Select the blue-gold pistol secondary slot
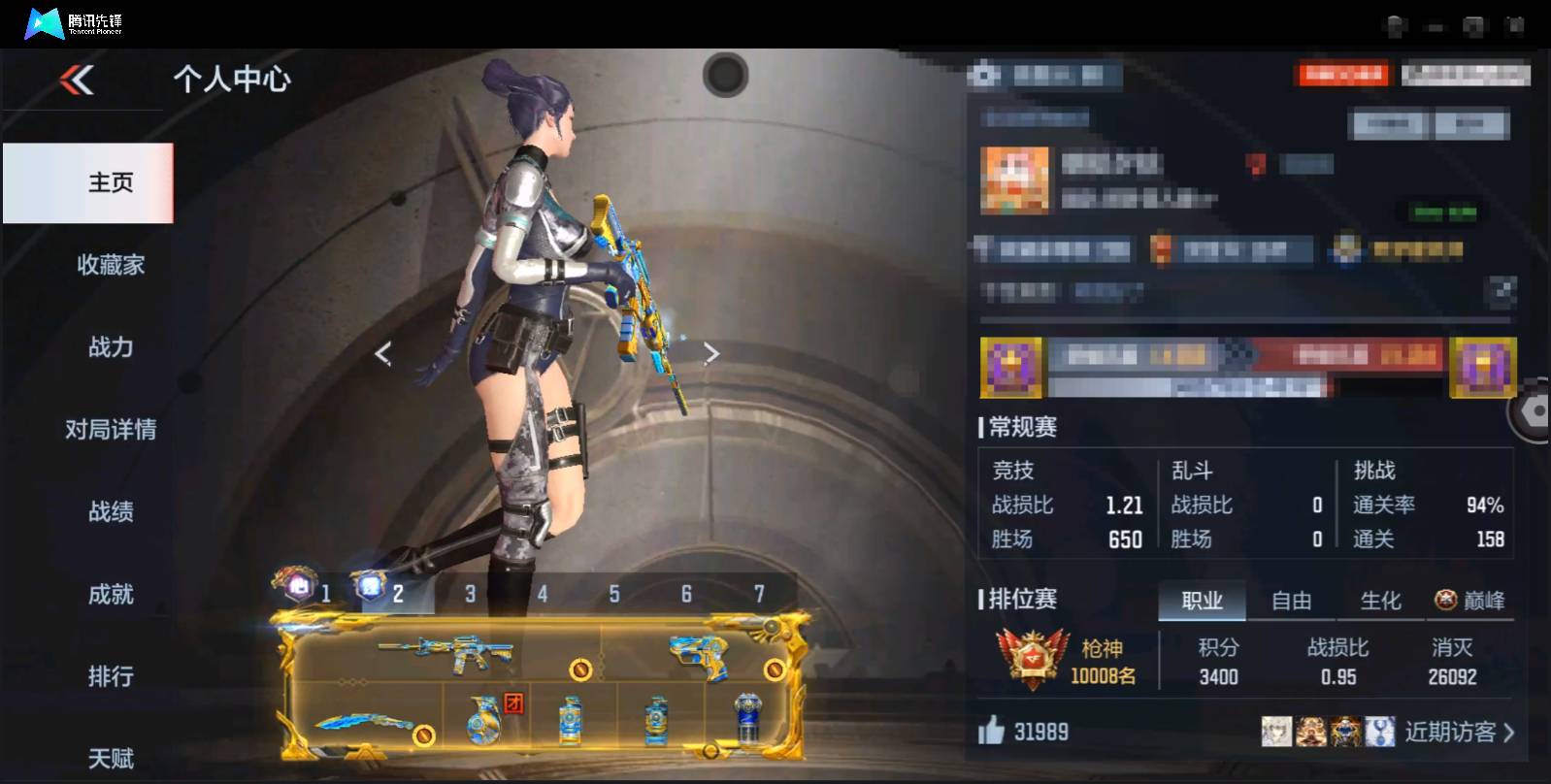Viewport: 1551px width, 784px height. [x=701, y=653]
